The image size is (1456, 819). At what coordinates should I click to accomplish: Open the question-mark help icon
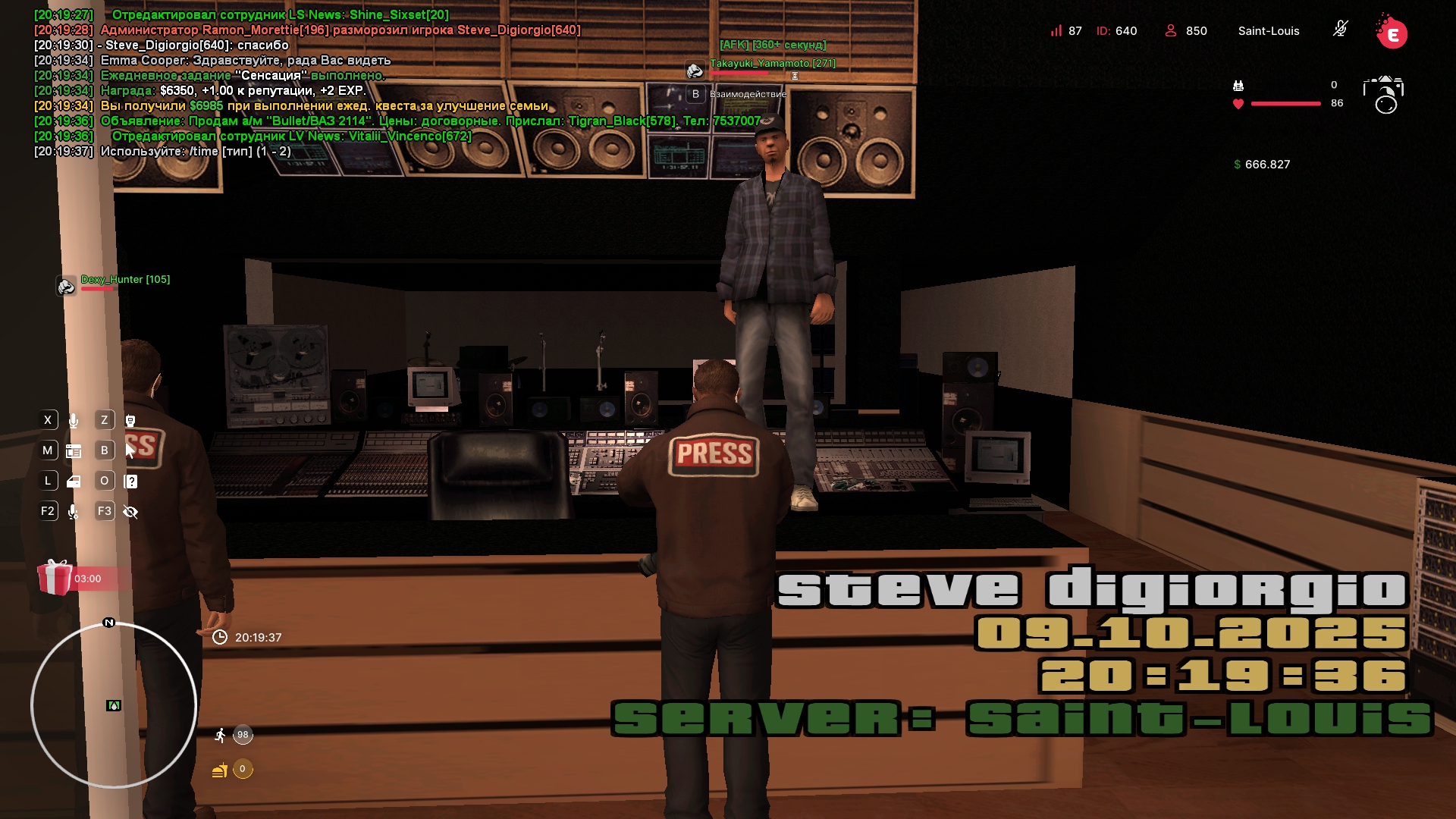[130, 482]
